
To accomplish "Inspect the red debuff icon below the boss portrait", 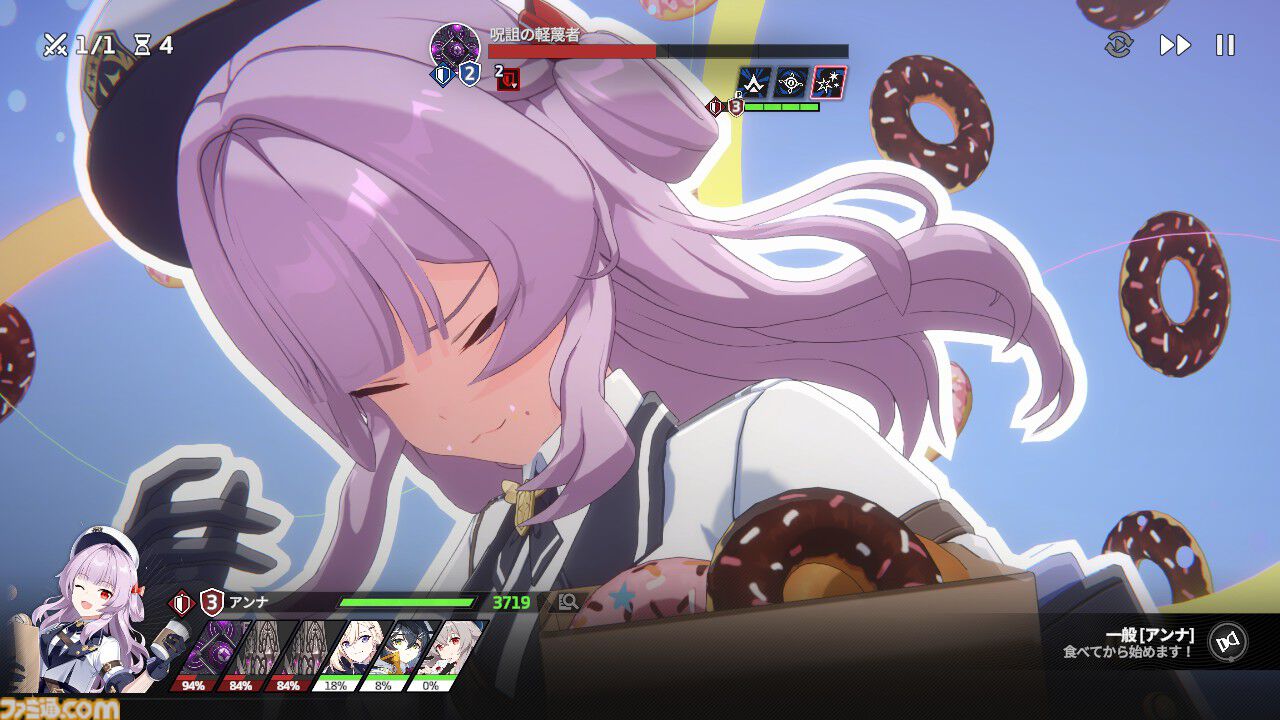I will click(x=506, y=80).
